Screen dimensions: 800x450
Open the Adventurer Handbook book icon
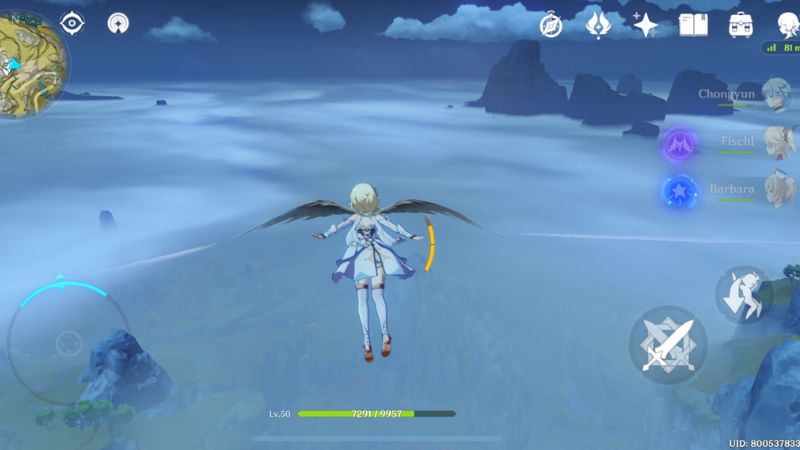coord(693,24)
